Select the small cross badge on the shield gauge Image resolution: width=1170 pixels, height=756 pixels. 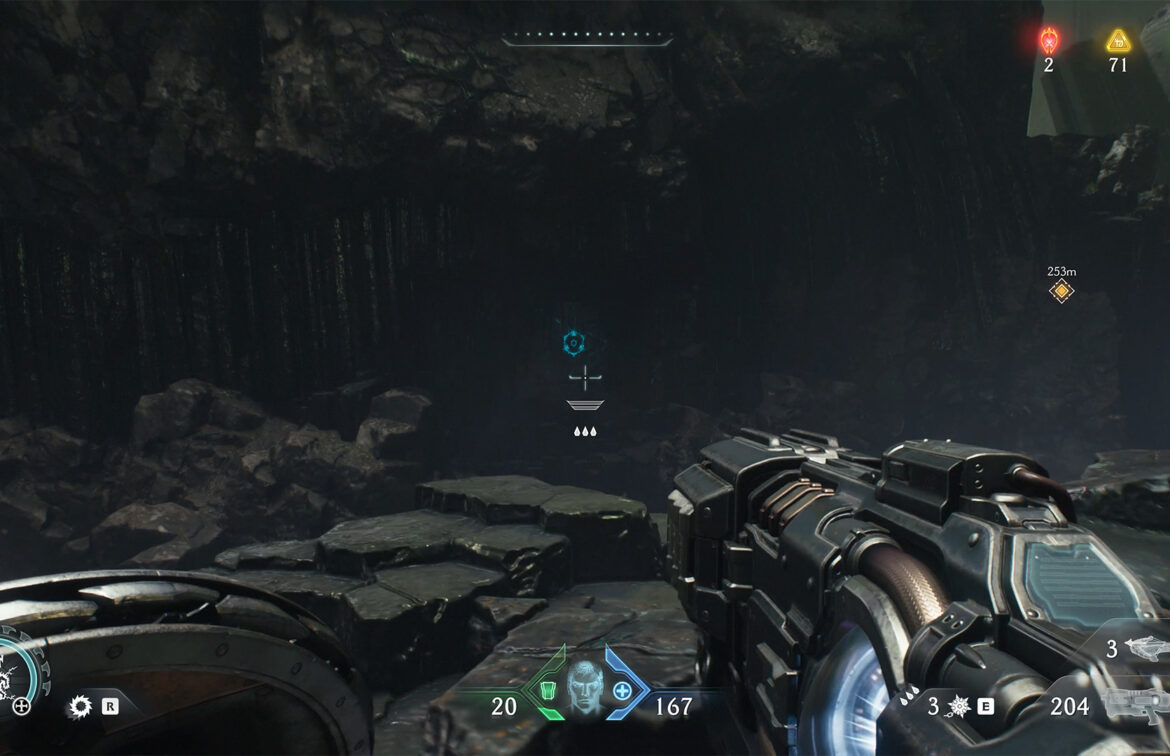tap(21, 706)
